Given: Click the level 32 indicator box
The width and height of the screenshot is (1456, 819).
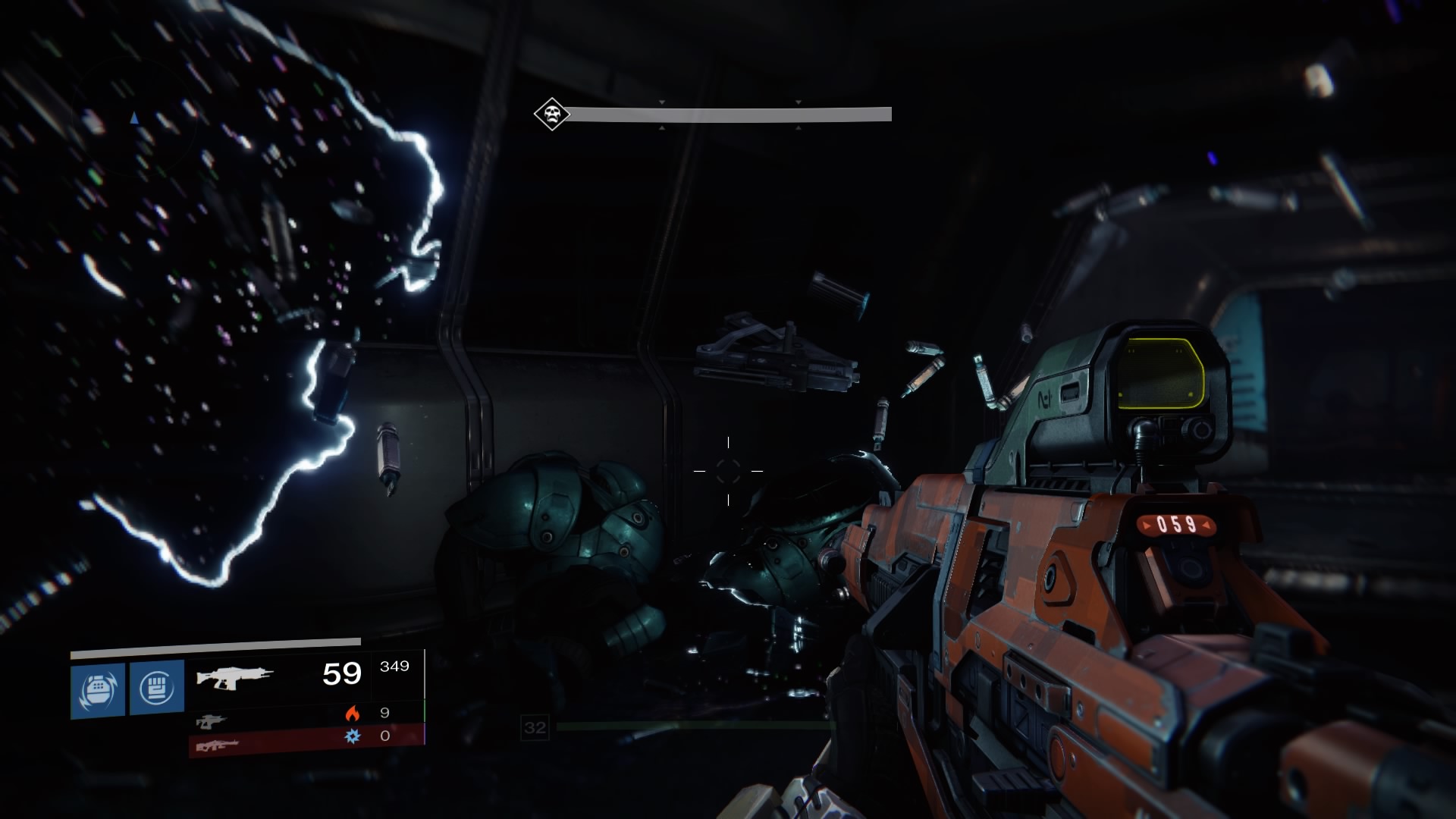Looking at the screenshot, I should coord(535,728).
